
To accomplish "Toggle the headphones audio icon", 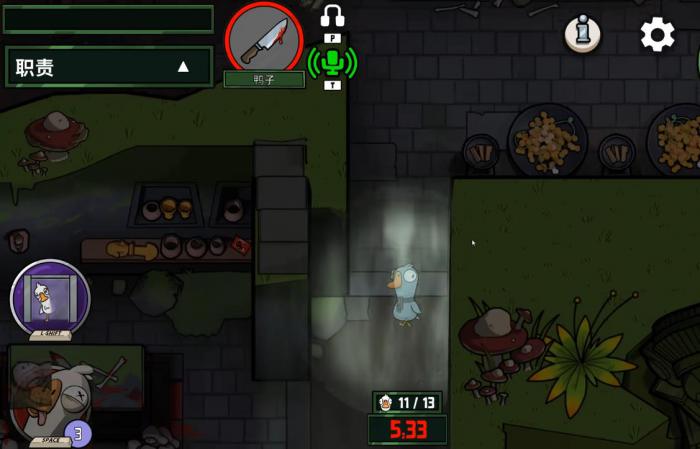I will tap(332, 17).
